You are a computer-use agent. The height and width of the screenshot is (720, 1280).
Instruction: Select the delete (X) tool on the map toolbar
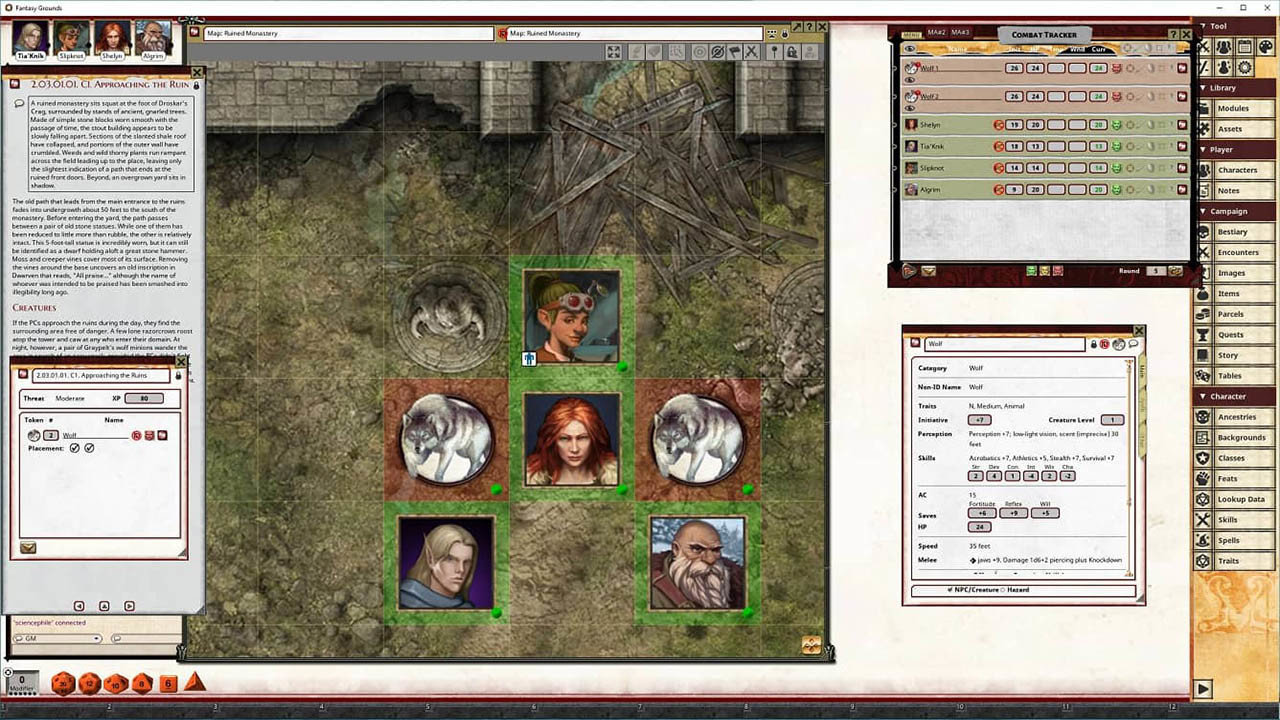tap(751, 51)
